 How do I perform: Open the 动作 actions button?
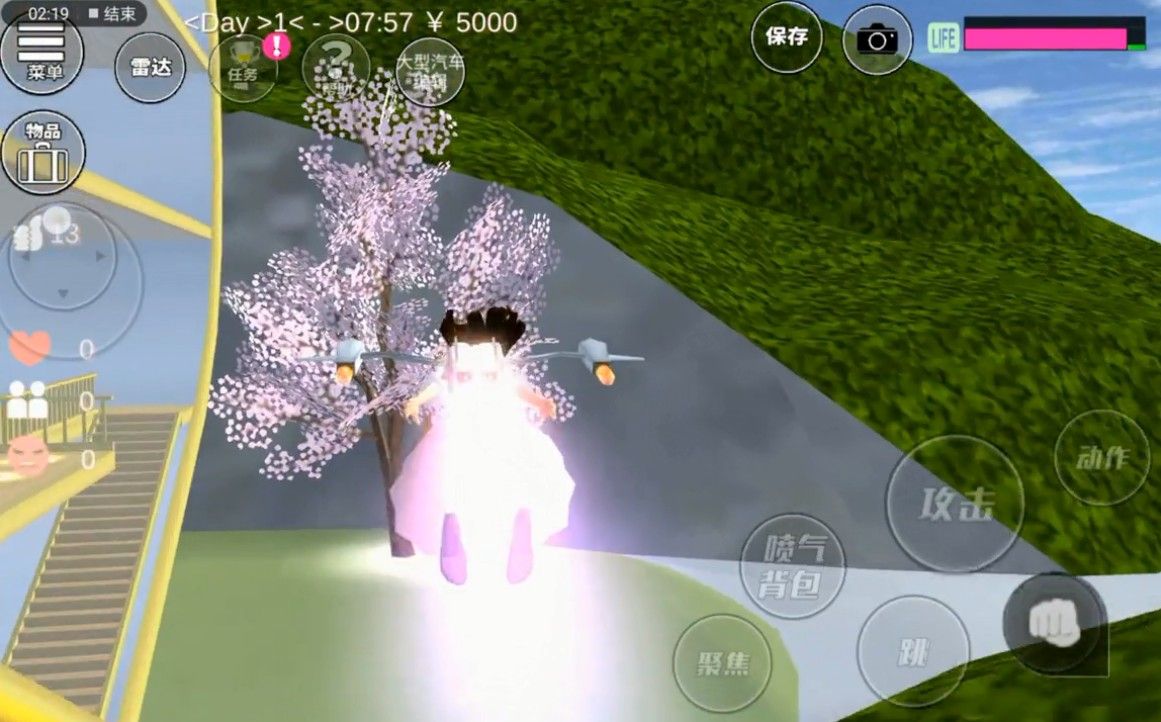click(x=1102, y=458)
